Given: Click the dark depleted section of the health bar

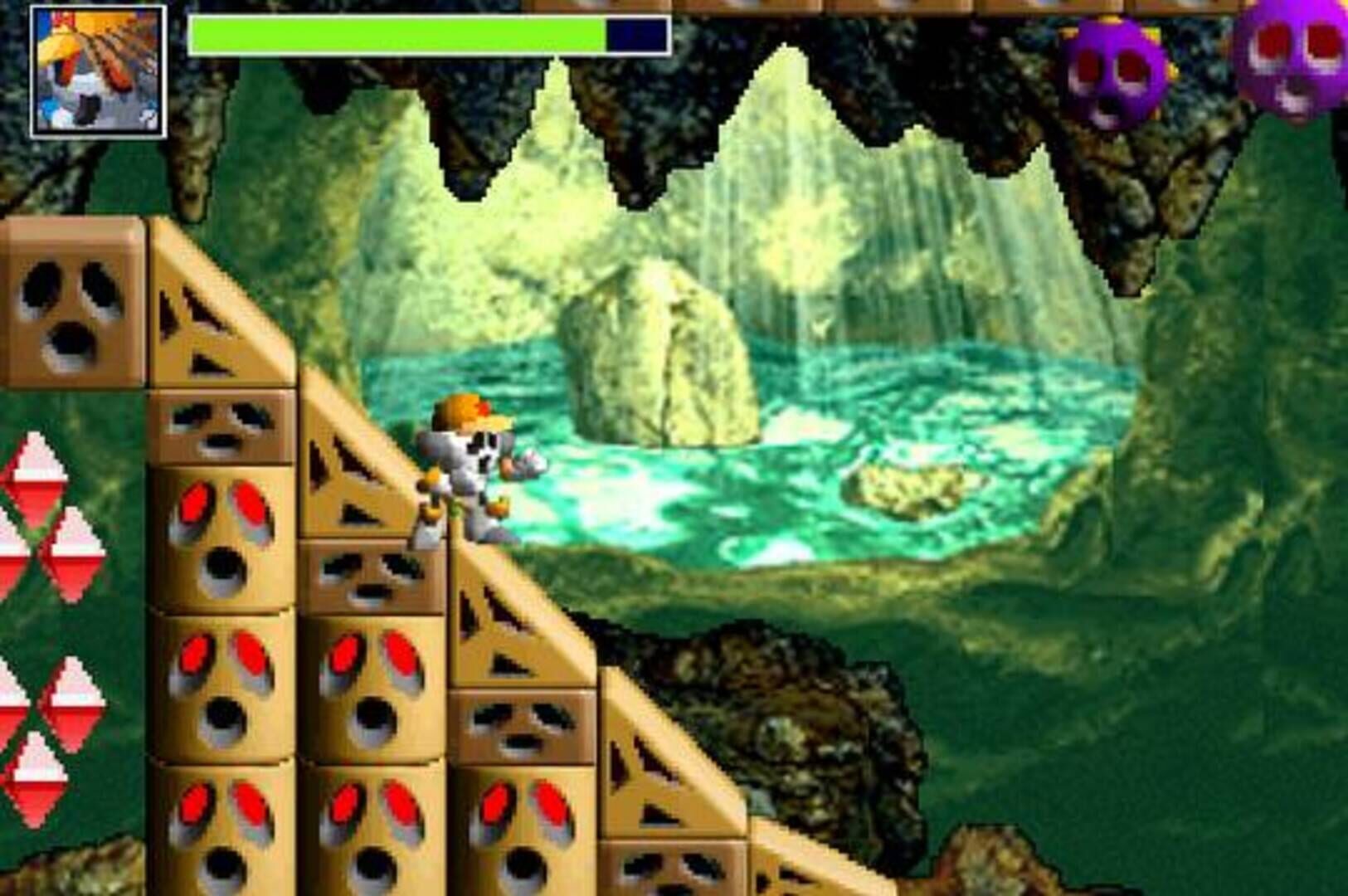Looking at the screenshot, I should pyautogui.click(x=635, y=33).
